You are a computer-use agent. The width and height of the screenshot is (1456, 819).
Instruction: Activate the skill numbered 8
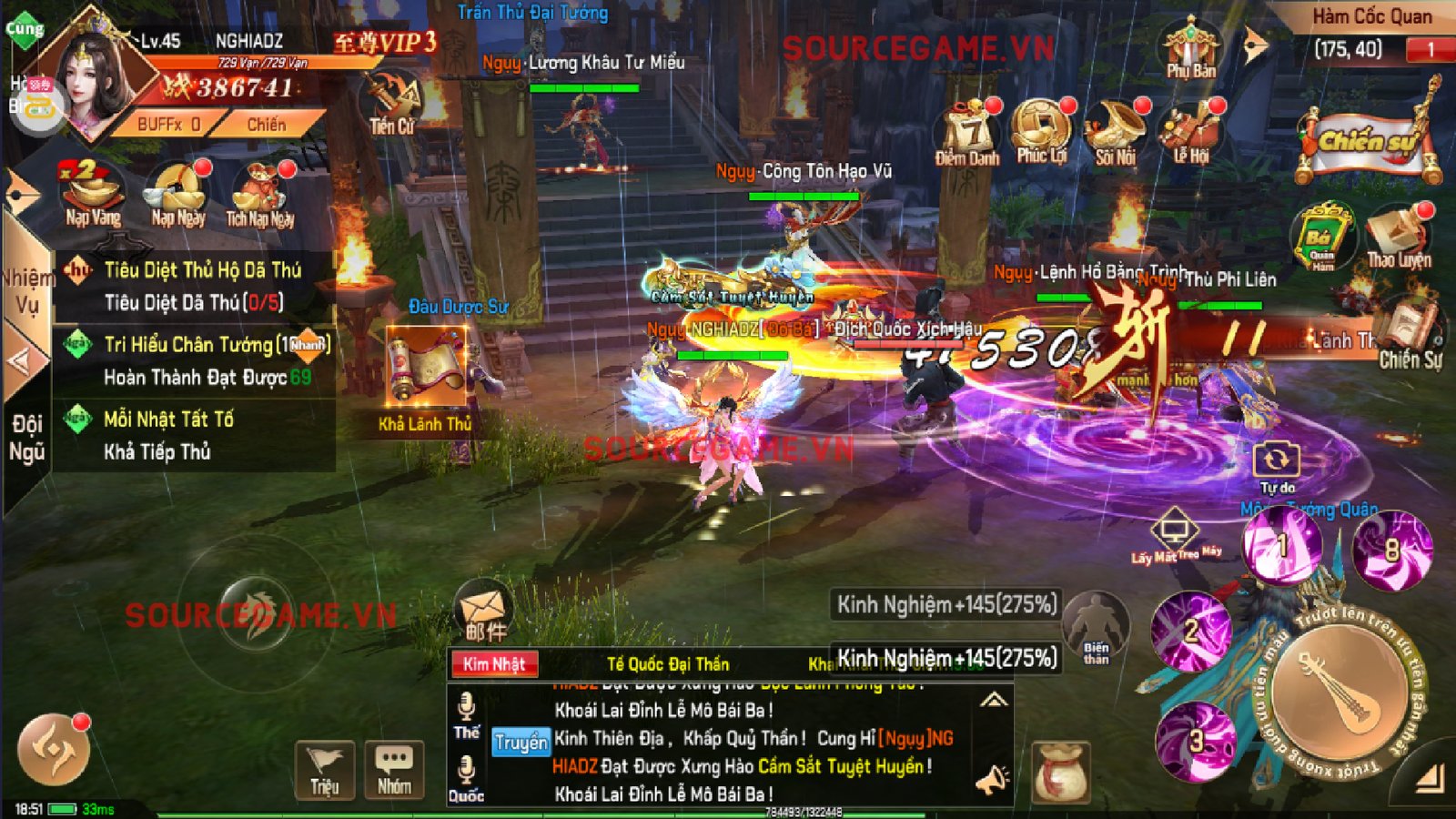point(1391,549)
